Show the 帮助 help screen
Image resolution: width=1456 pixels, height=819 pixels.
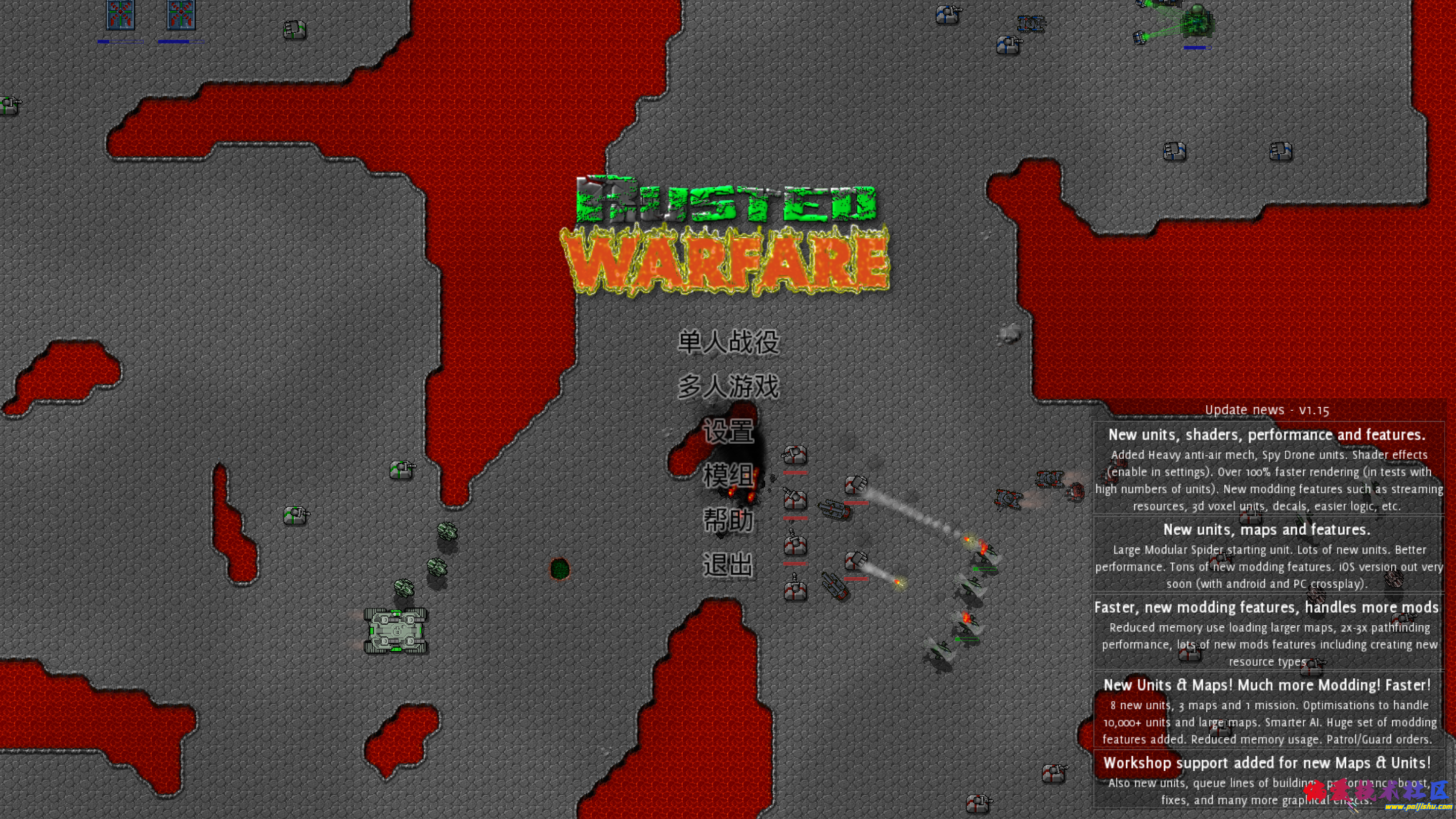coord(728,520)
